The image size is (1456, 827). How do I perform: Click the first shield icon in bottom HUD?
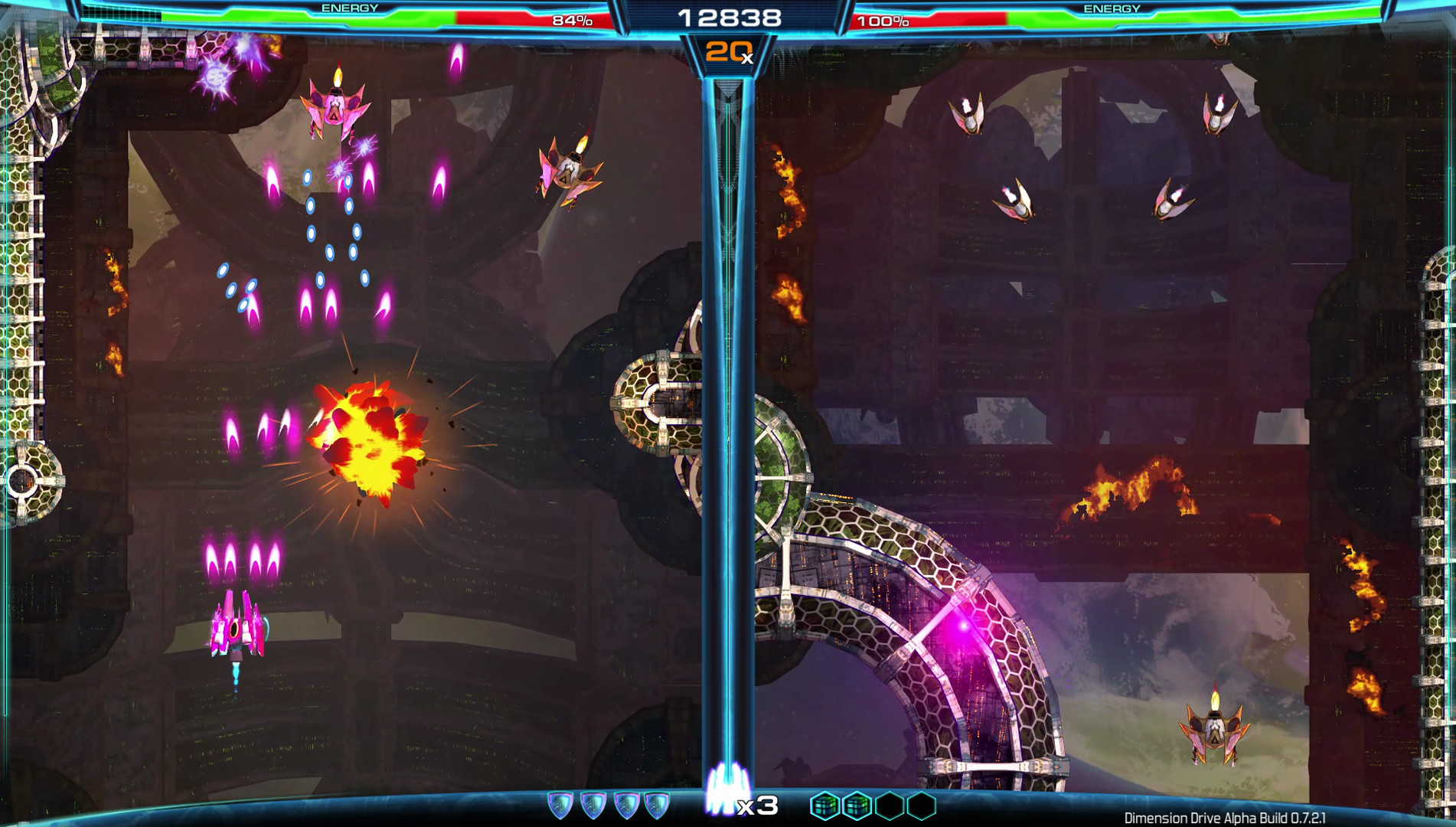[x=563, y=804]
